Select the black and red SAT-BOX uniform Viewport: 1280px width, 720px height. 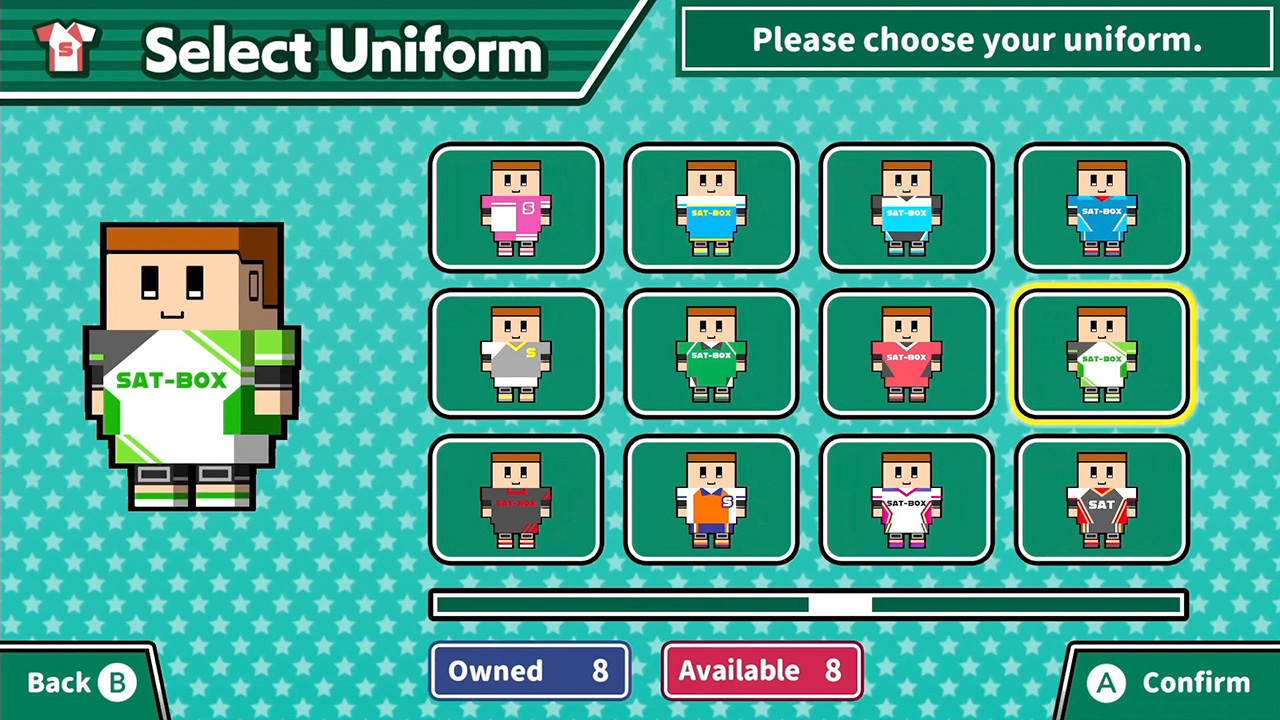[x=516, y=500]
